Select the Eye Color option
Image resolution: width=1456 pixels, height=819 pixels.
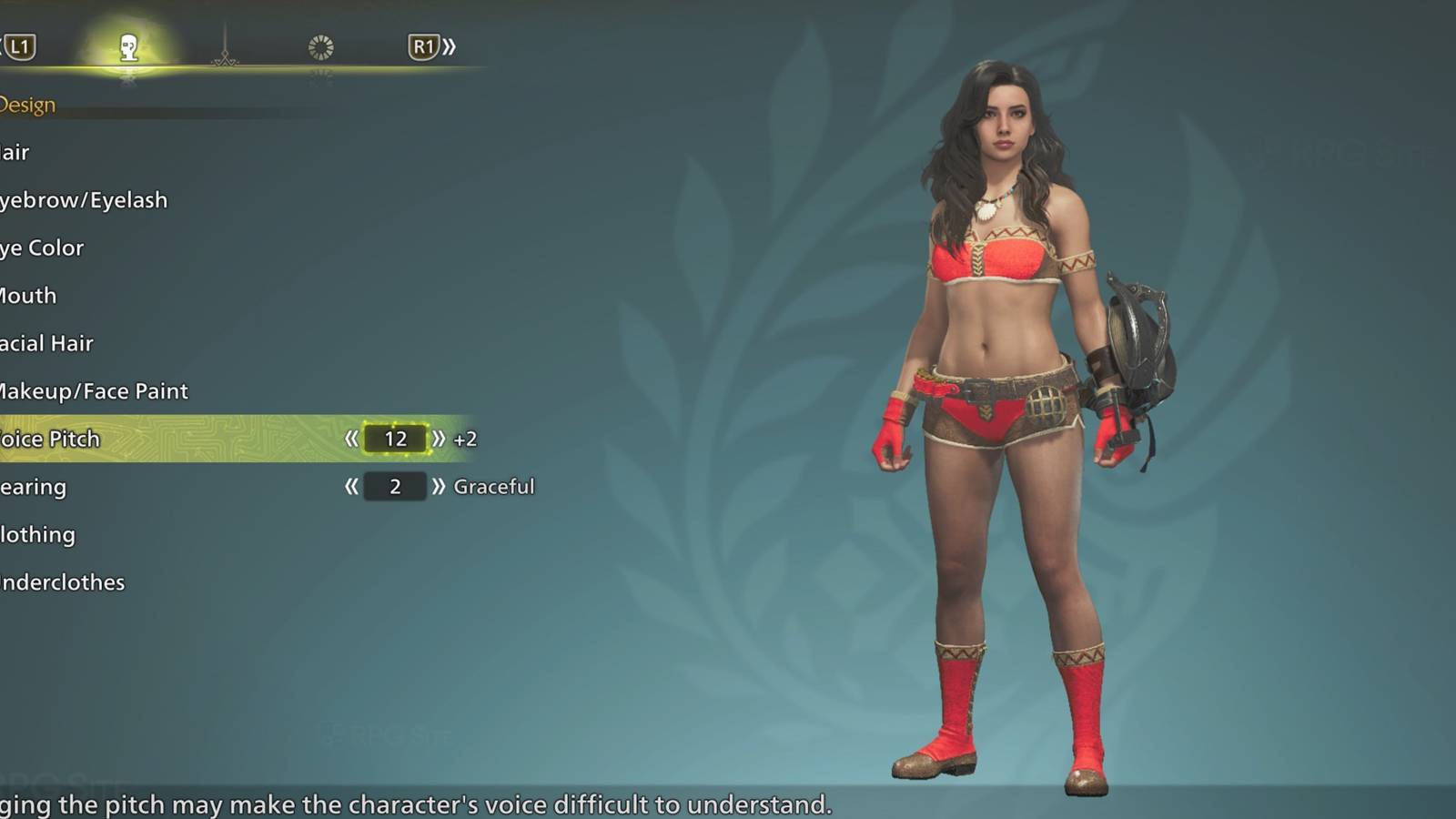pyautogui.click(x=41, y=247)
